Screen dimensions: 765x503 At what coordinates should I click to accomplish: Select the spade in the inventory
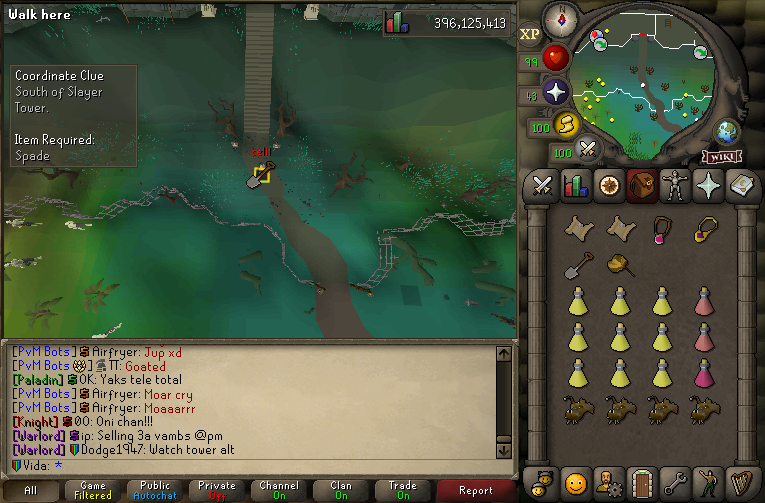click(x=576, y=266)
